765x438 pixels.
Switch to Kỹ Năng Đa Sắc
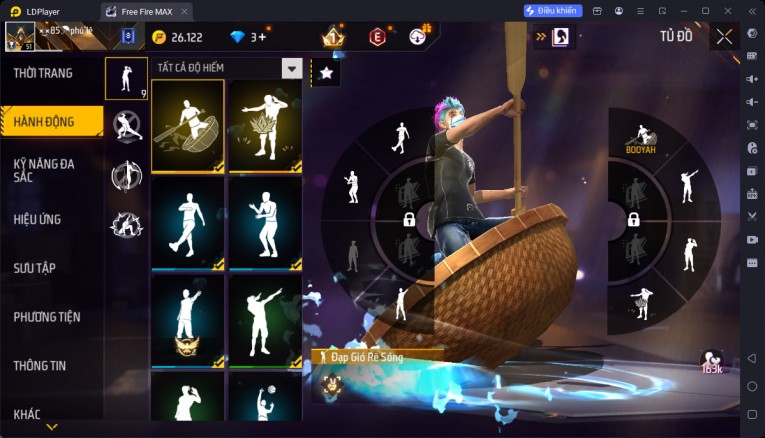point(44,169)
